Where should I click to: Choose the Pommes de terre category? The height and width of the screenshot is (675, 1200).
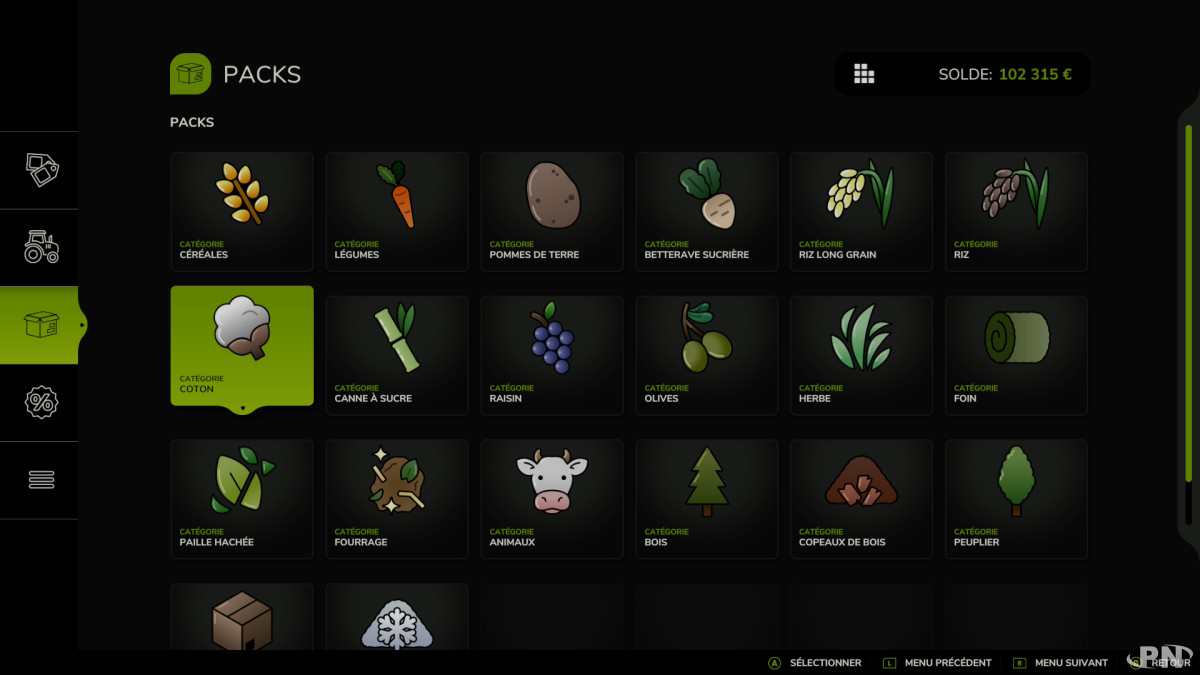click(x=552, y=211)
